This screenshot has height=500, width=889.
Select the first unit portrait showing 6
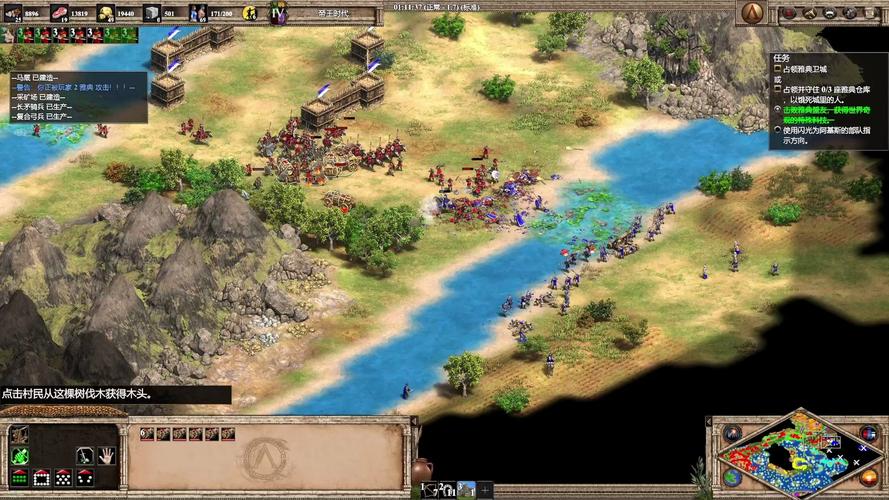tap(147, 434)
